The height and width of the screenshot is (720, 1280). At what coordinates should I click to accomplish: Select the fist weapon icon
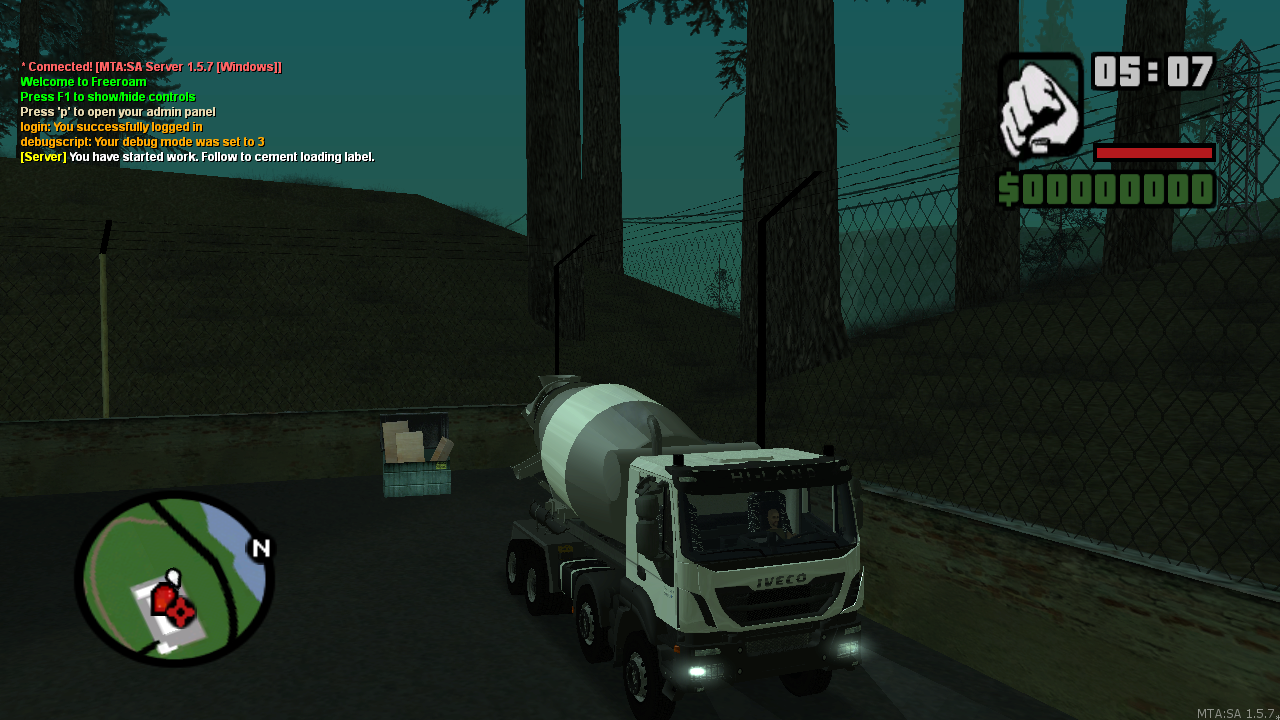pos(1040,106)
